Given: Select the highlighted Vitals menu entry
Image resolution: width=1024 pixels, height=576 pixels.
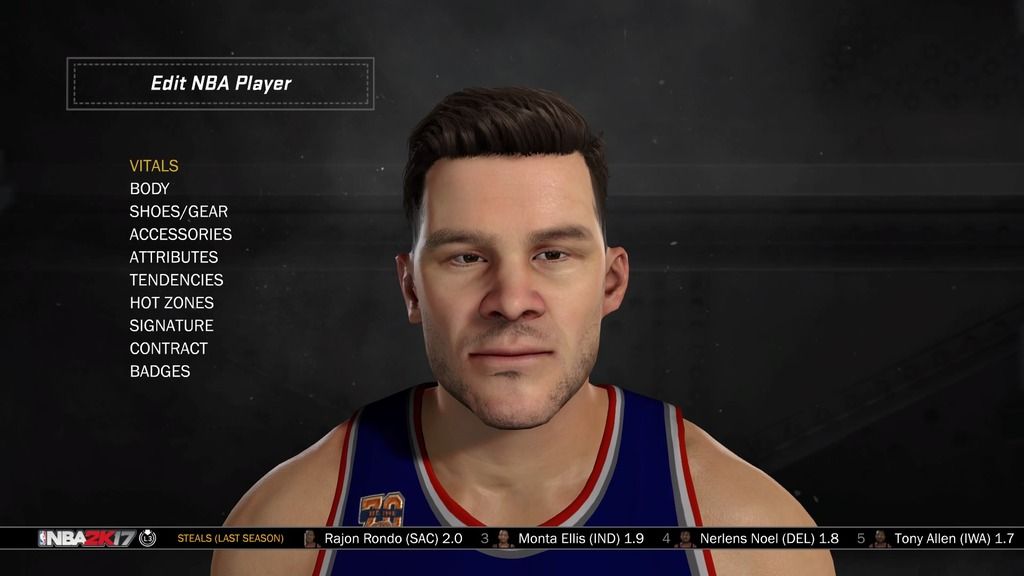Looking at the screenshot, I should click(x=154, y=166).
